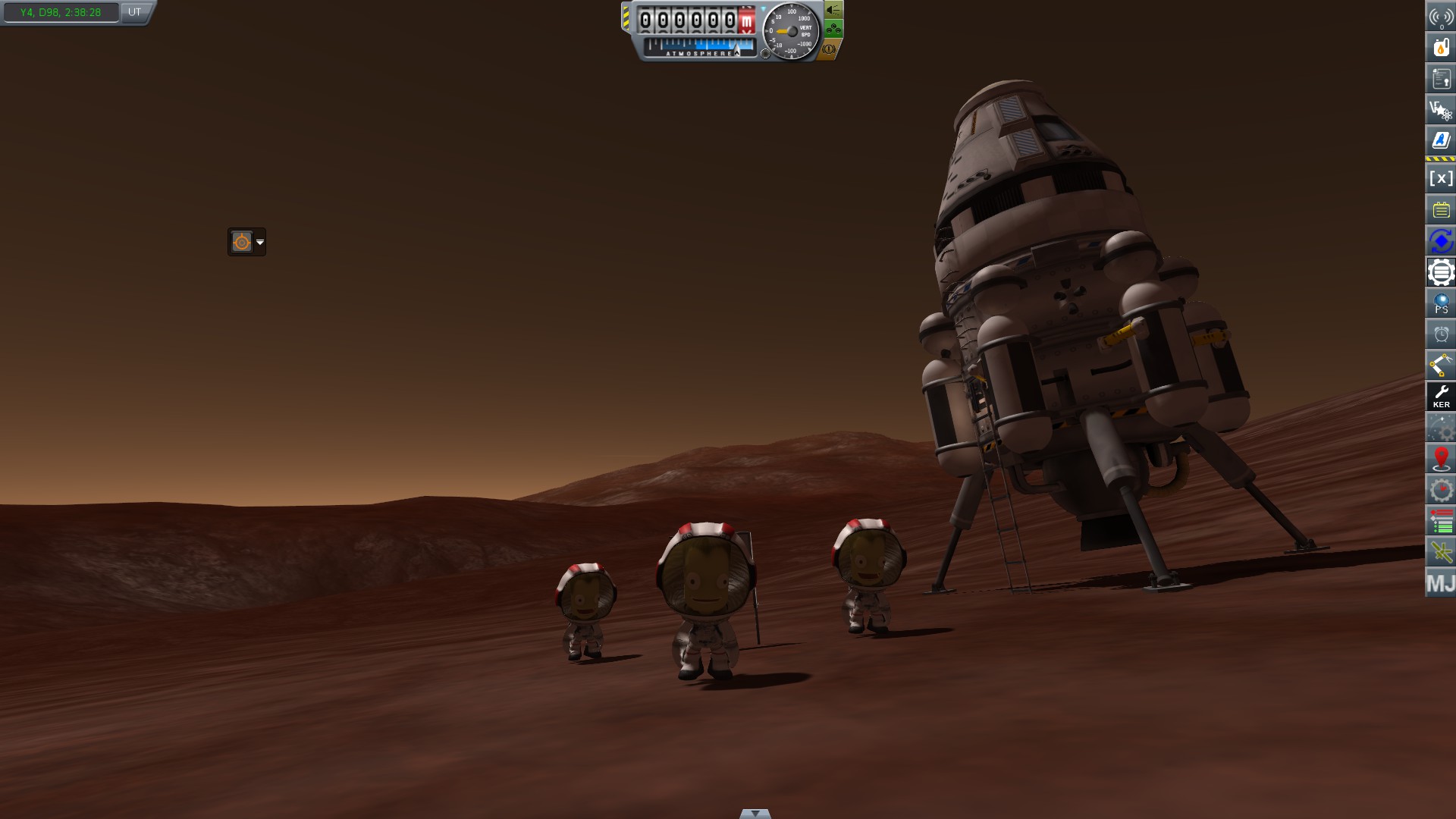The width and height of the screenshot is (1456, 819).
Task: Expand the arrow tab at bottom center
Action: 755,814
